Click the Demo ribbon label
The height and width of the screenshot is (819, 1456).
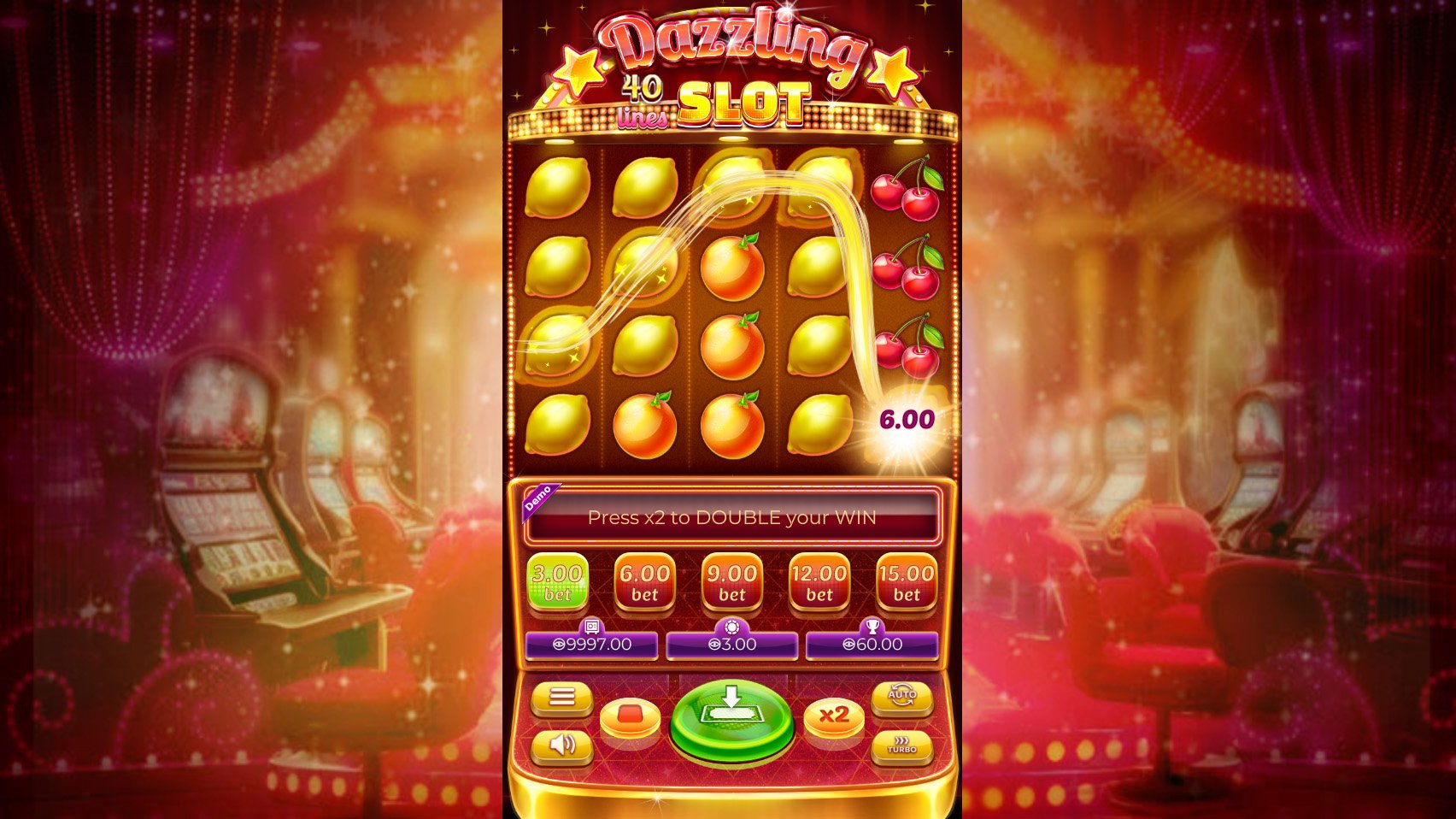pyautogui.click(x=541, y=502)
